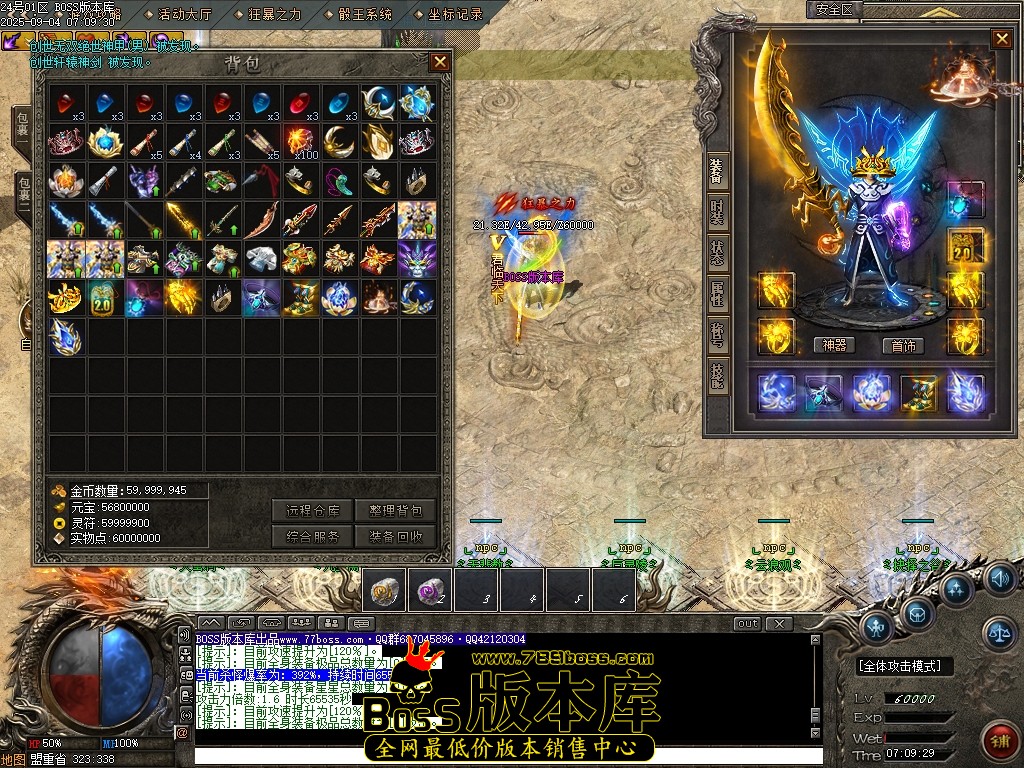Open 综合服务 general services
Viewport: 1024px width, 768px height.
click(x=313, y=536)
